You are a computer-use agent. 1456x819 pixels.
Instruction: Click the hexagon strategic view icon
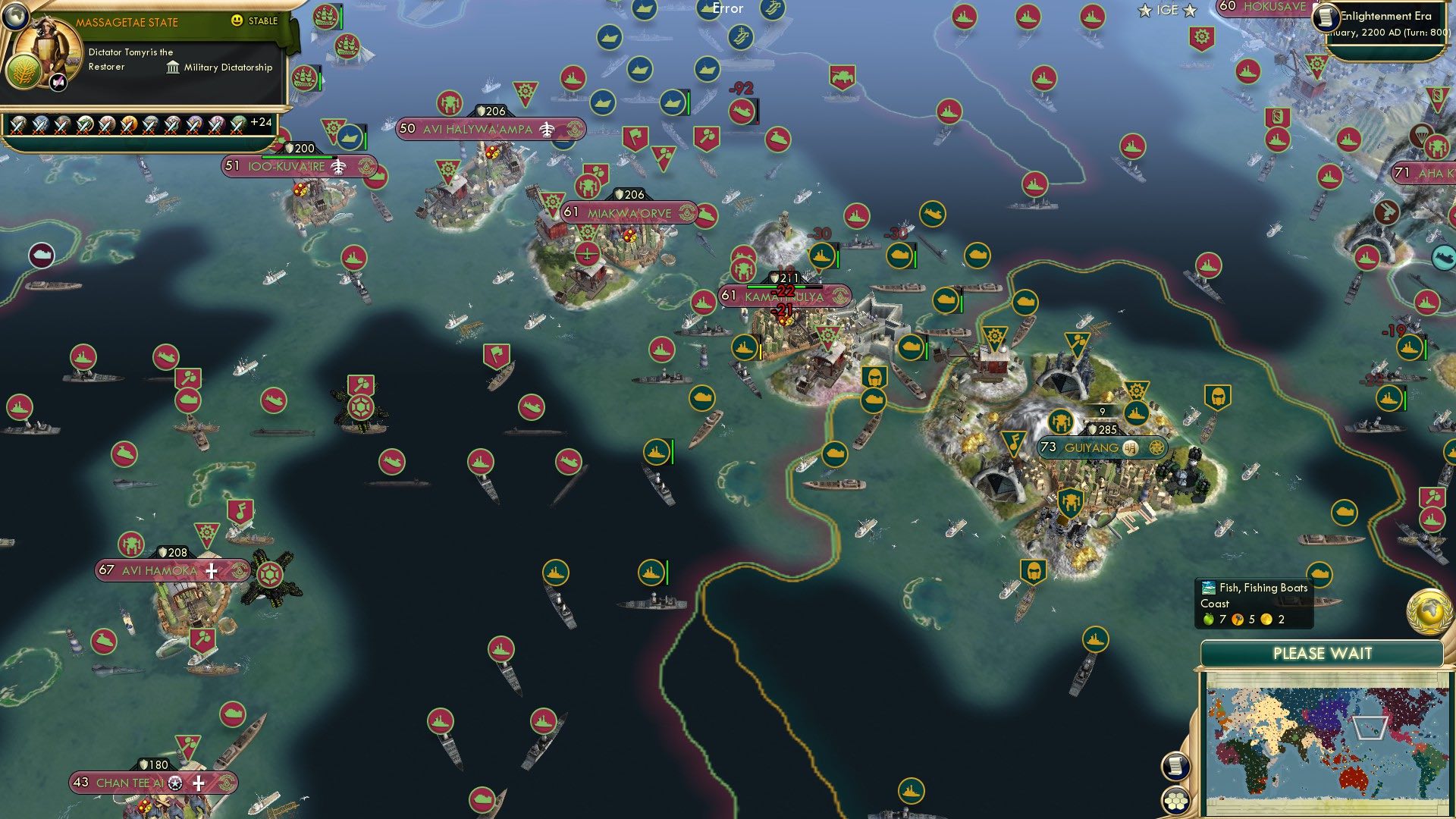[x=1175, y=800]
